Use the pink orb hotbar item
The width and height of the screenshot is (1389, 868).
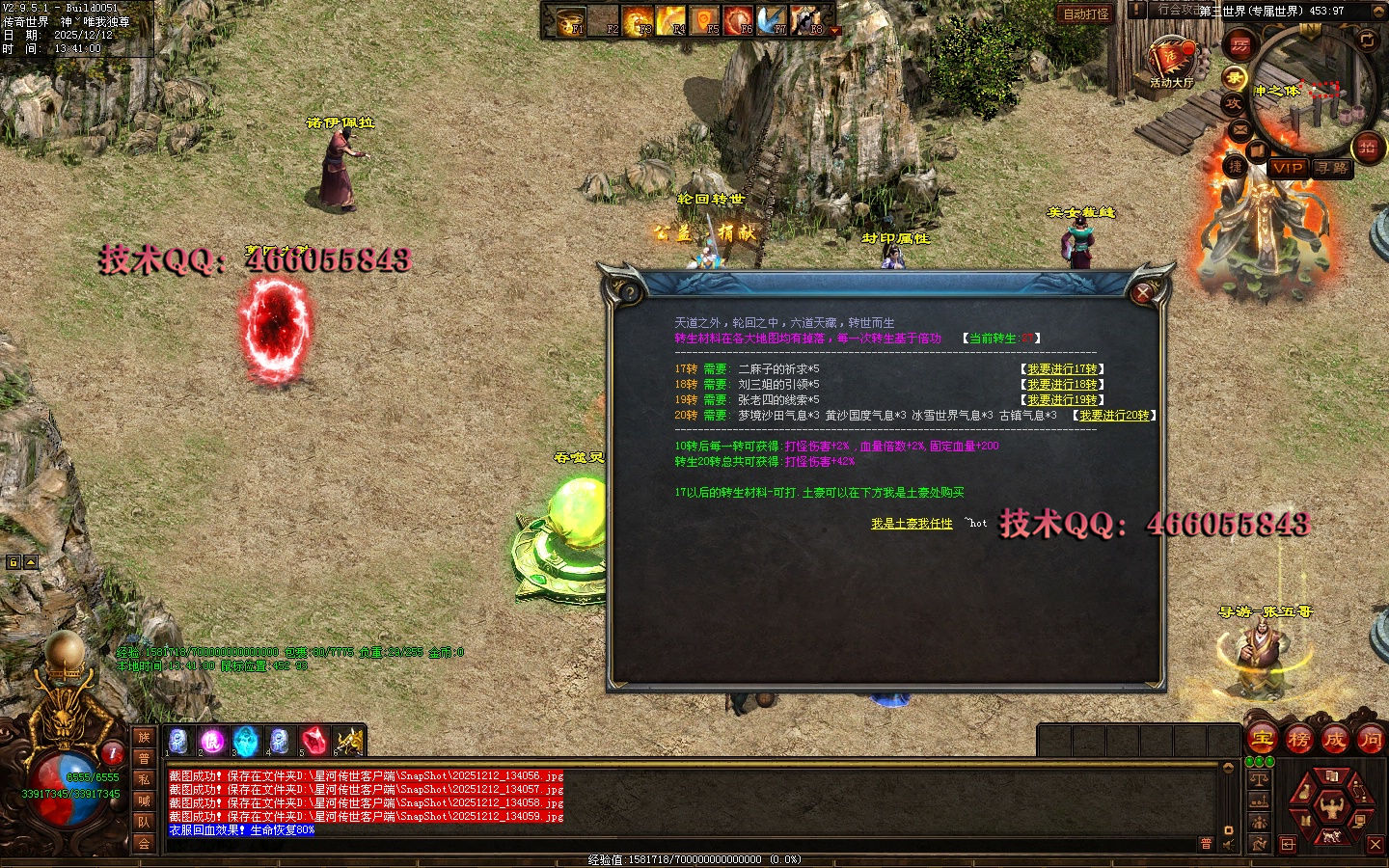[x=211, y=741]
